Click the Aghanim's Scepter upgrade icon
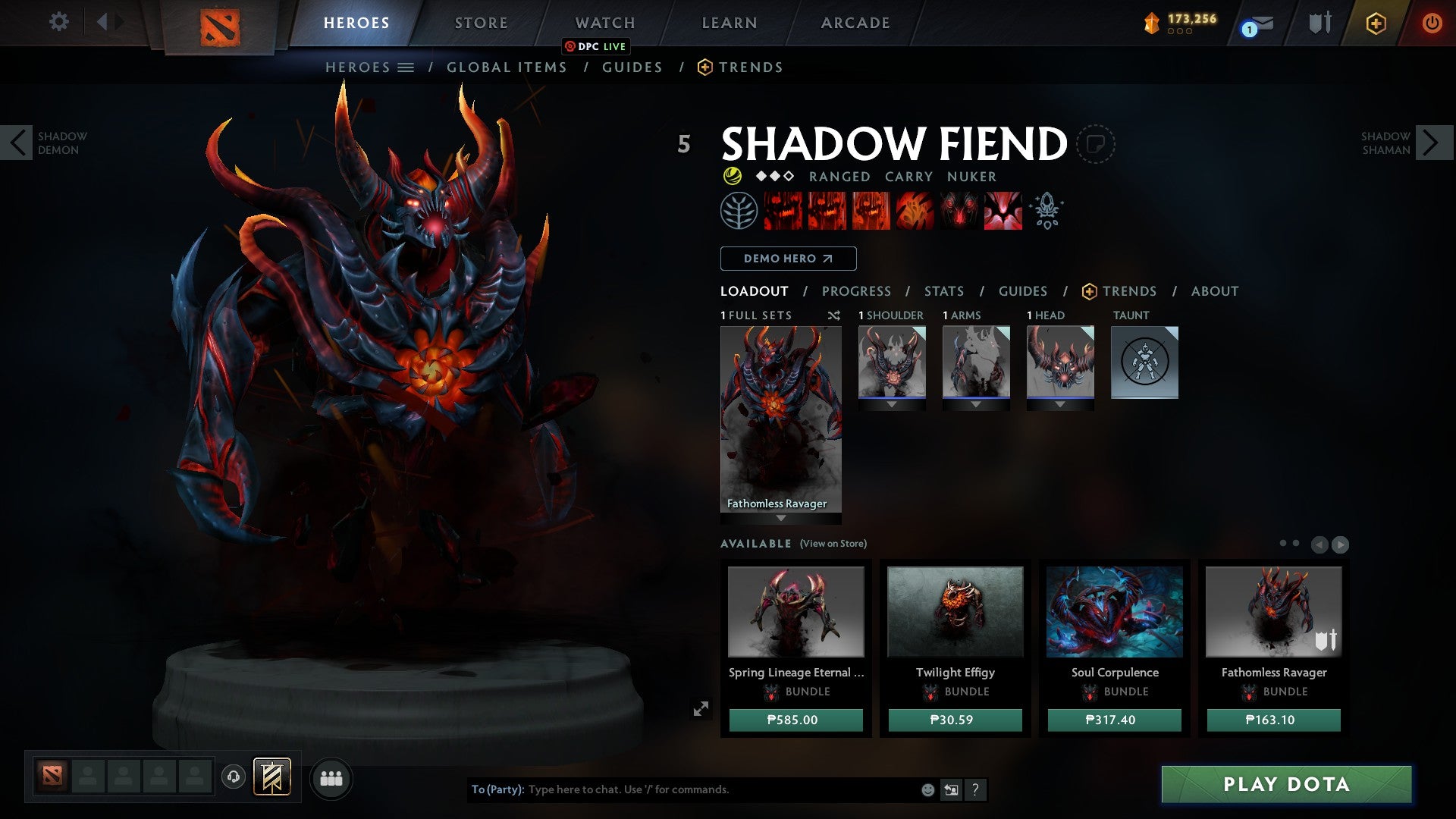 1047,212
